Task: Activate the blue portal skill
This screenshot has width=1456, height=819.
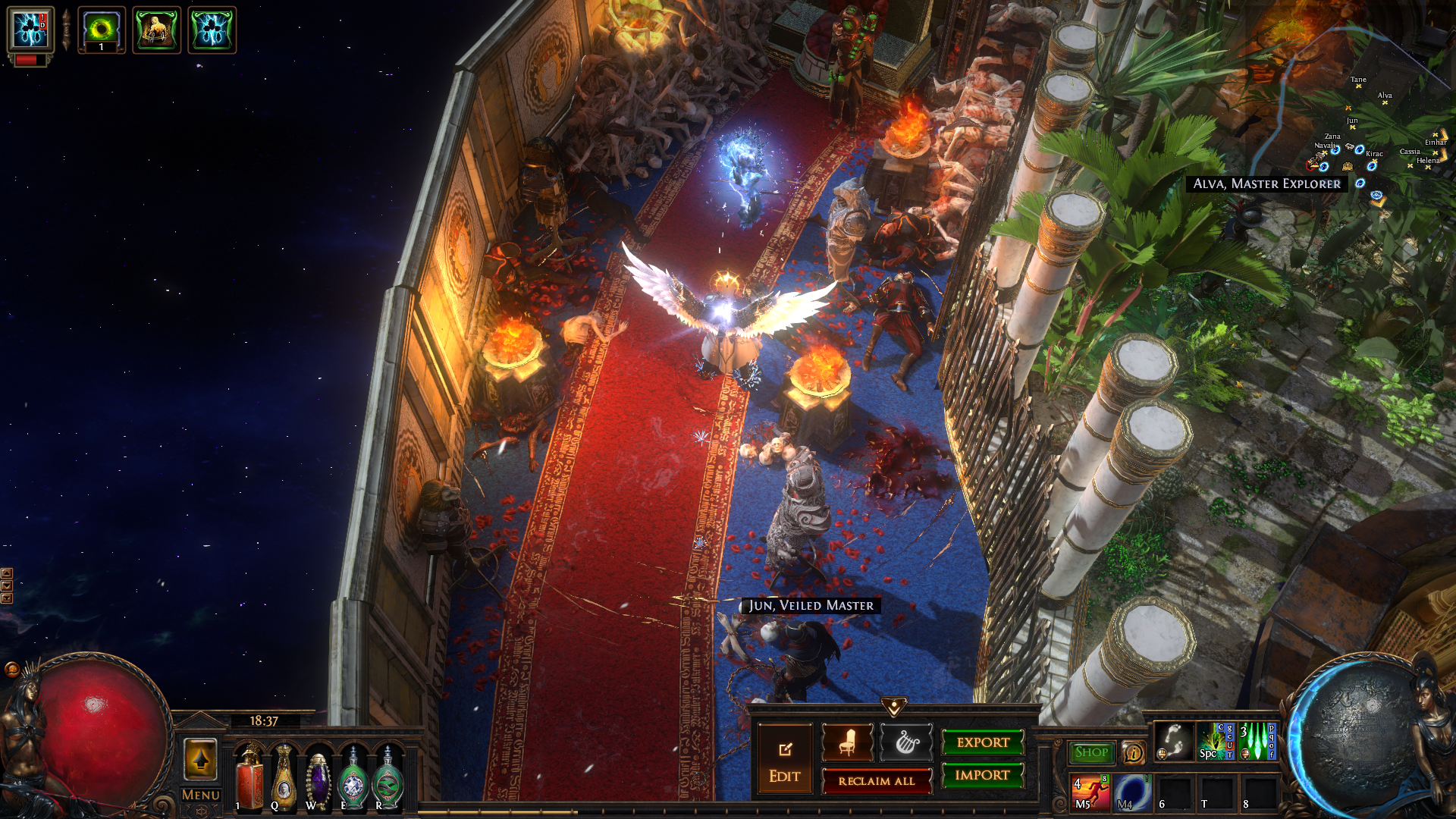Action: pos(1131,792)
